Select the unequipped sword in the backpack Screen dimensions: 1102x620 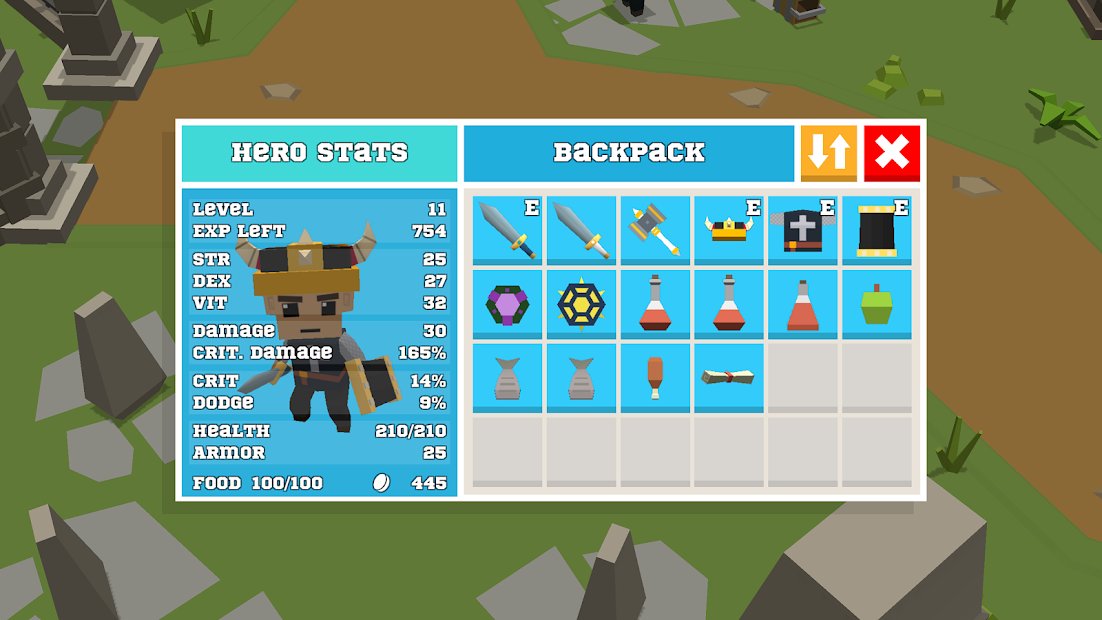point(581,230)
